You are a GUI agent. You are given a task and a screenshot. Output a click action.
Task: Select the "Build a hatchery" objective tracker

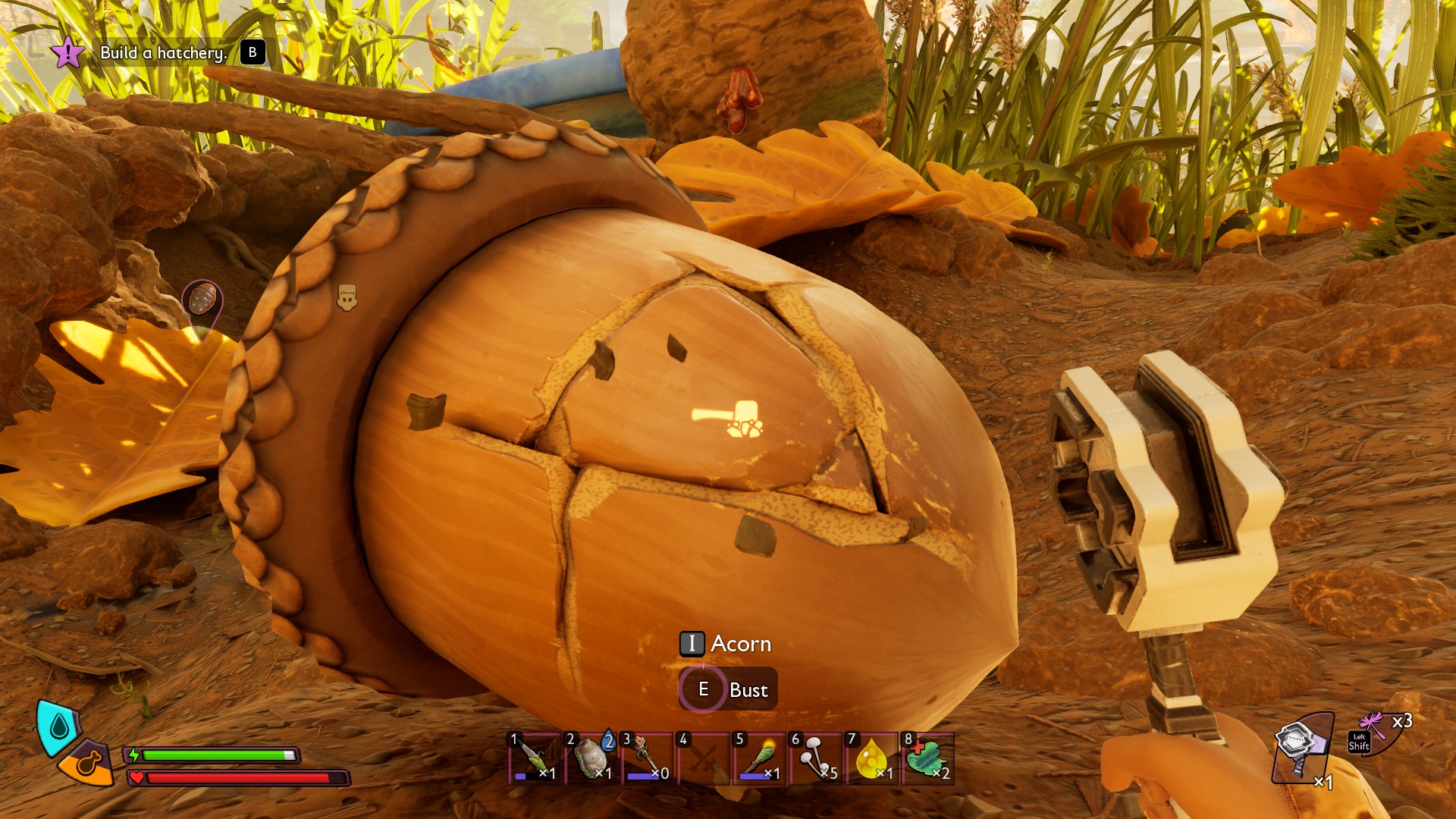[163, 53]
